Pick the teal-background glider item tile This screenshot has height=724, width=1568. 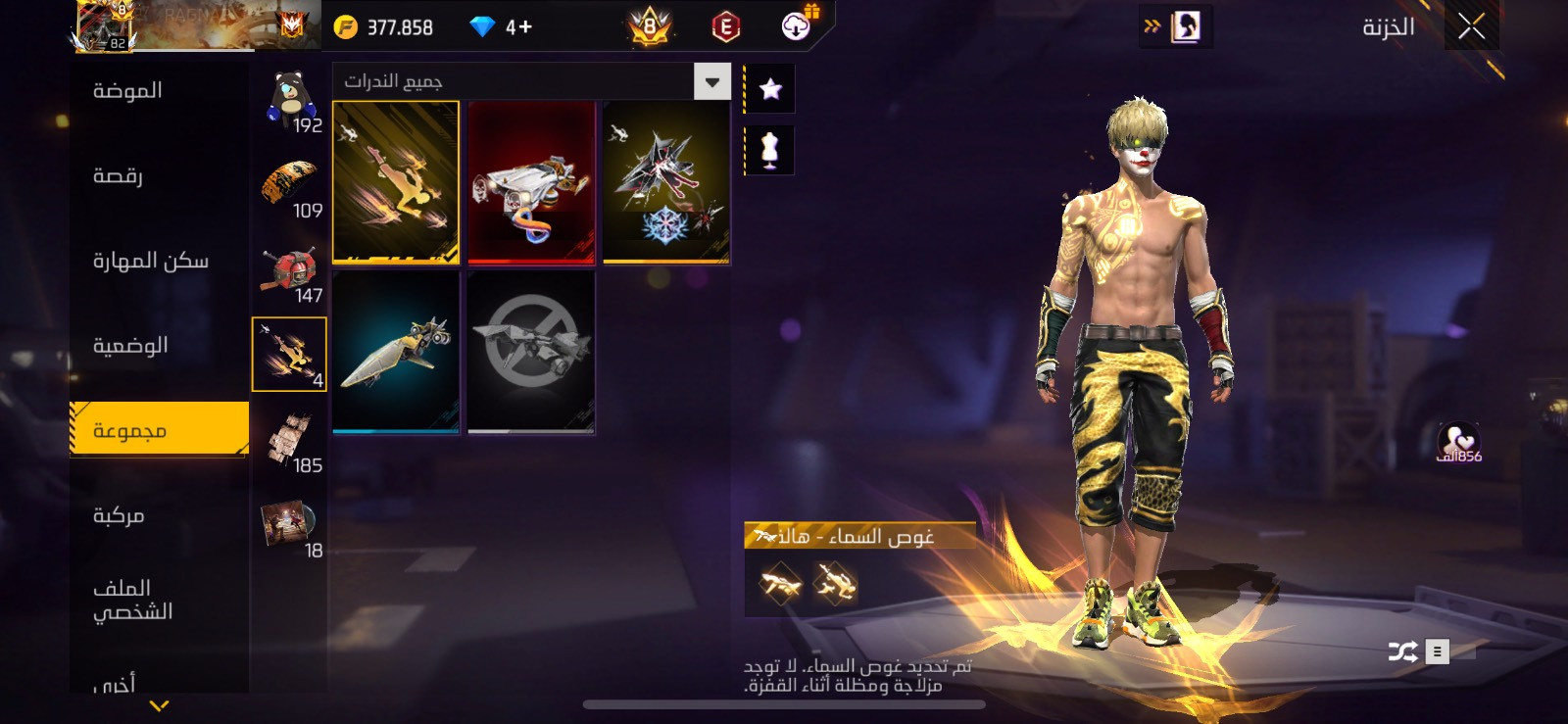pyautogui.click(x=396, y=352)
